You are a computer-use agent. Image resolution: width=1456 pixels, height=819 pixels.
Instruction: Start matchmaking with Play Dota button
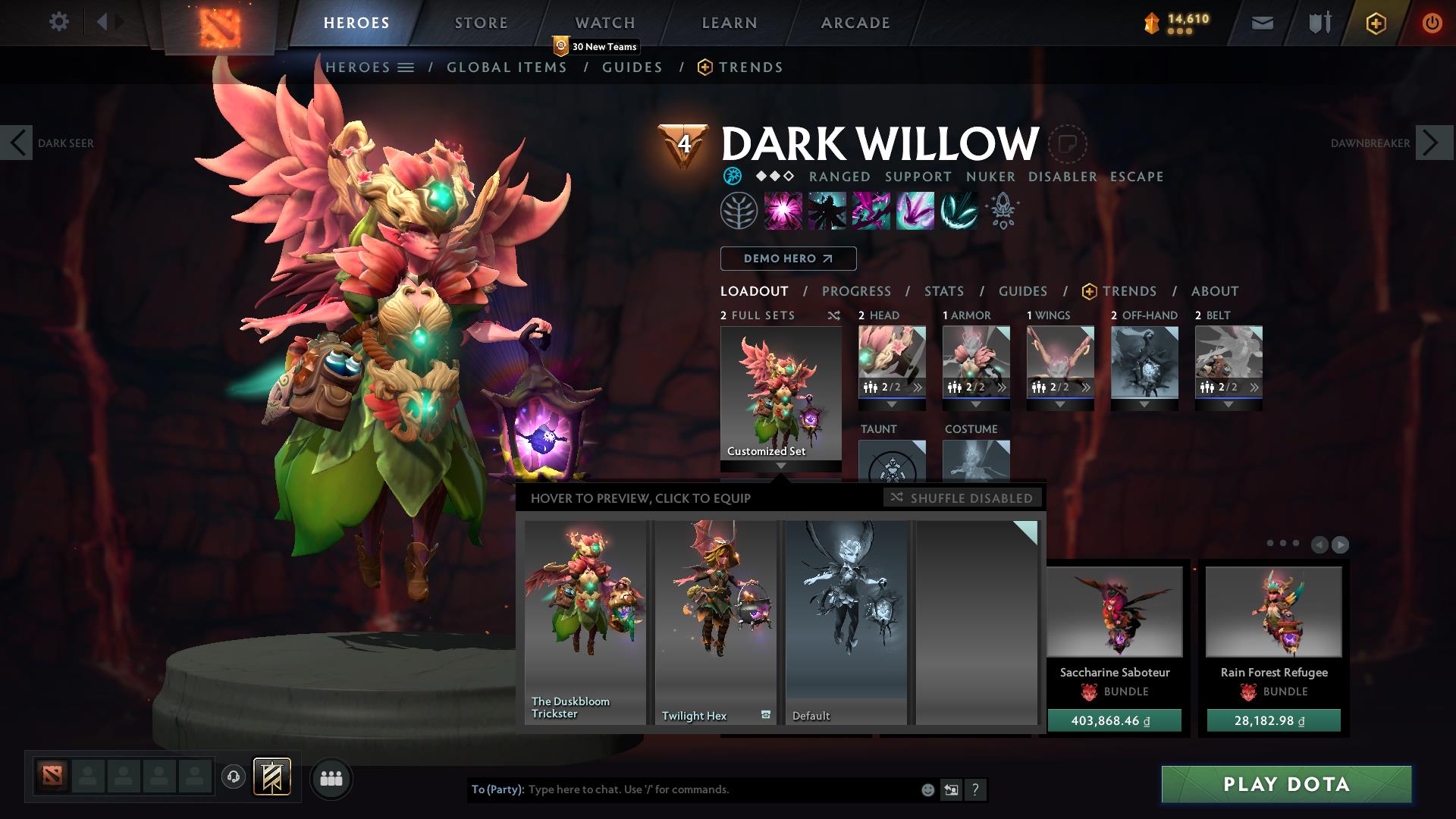tap(1286, 784)
